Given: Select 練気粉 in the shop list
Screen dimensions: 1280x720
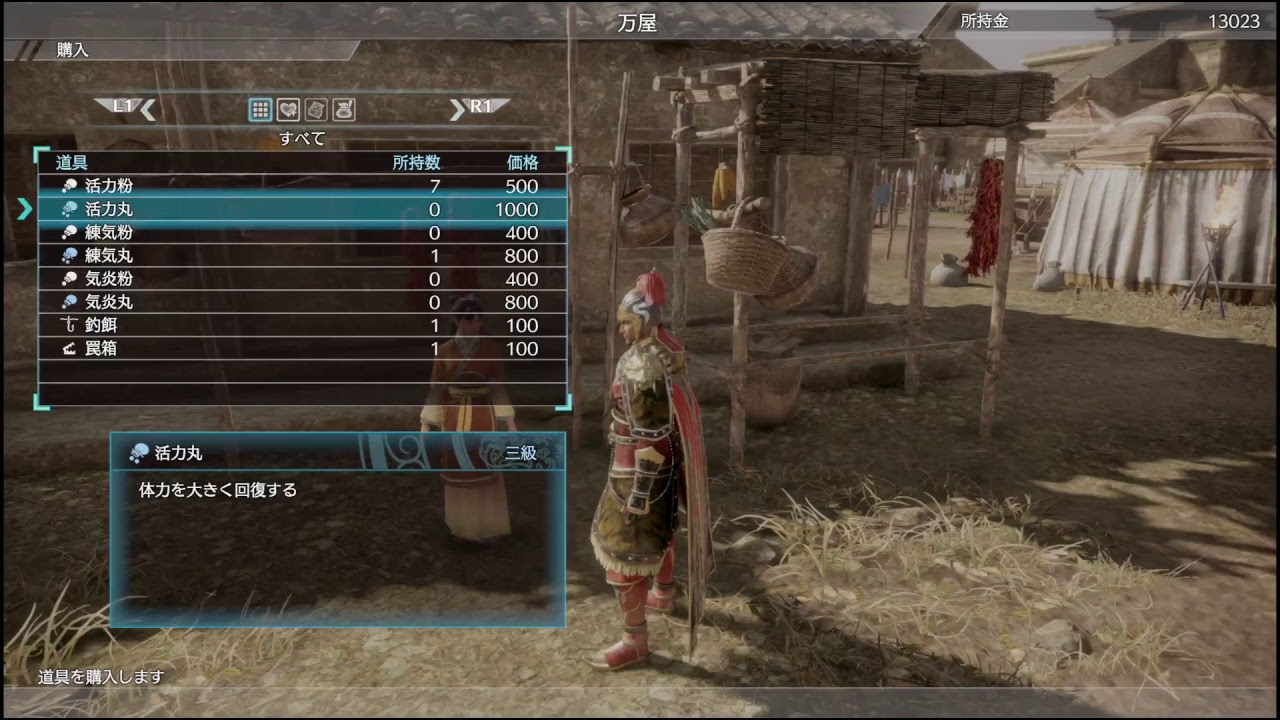Looking at the screenshot, I should pos(300,232).
